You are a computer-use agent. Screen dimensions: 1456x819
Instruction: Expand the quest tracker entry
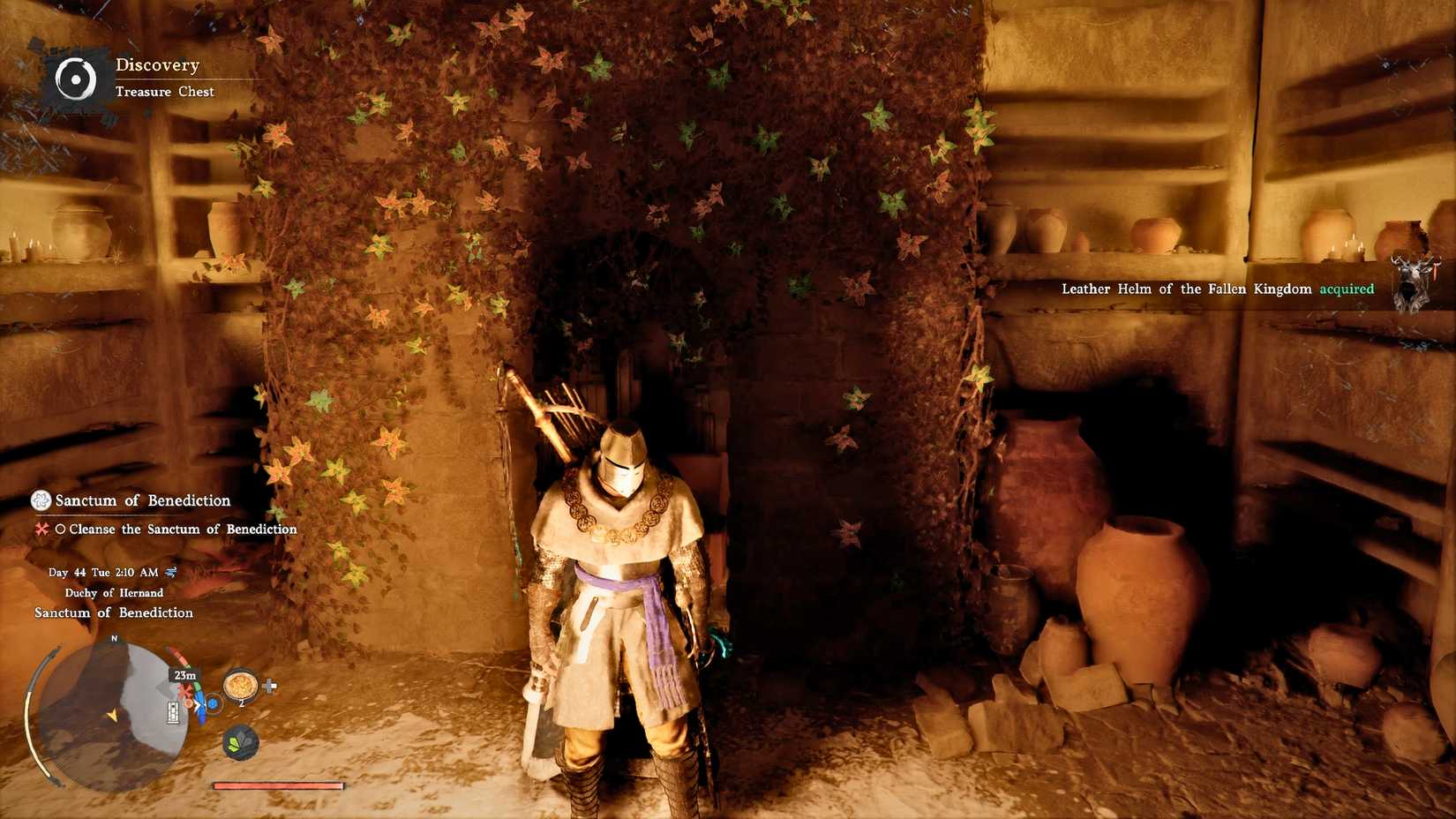(x=141, y=501)
